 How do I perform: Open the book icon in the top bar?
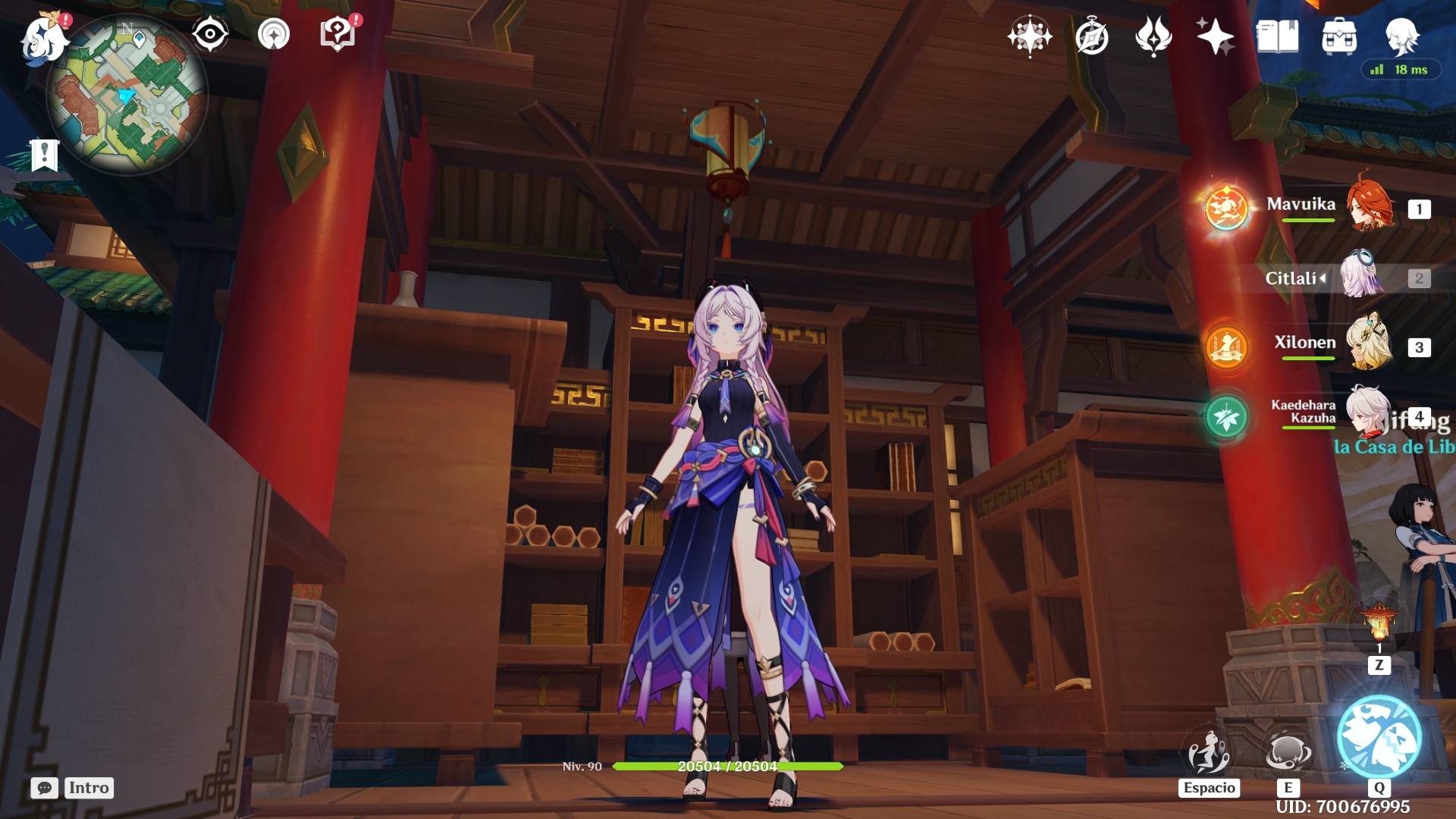click(1277, 36)
